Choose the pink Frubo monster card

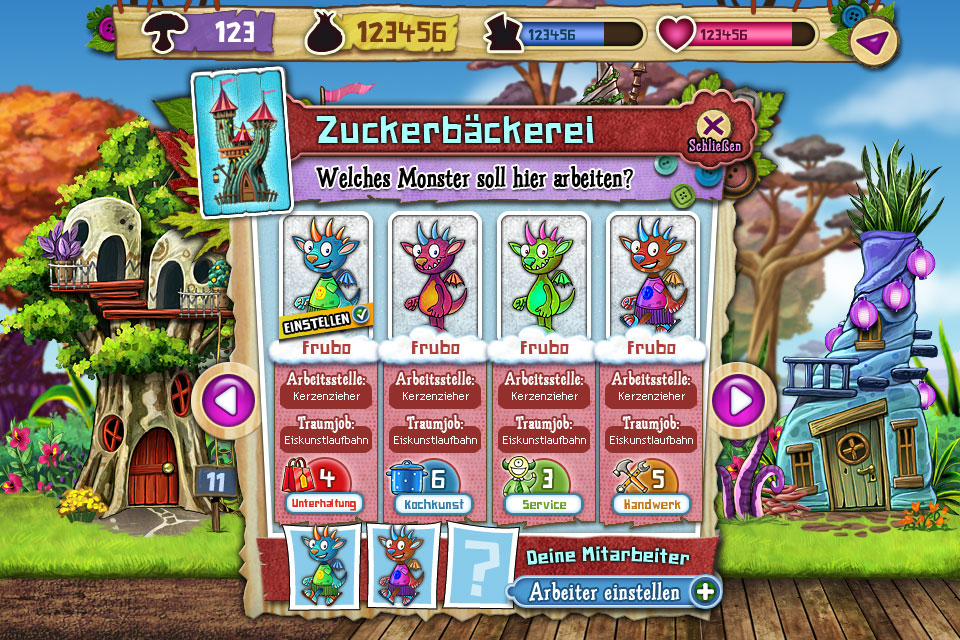coord(433,275)
